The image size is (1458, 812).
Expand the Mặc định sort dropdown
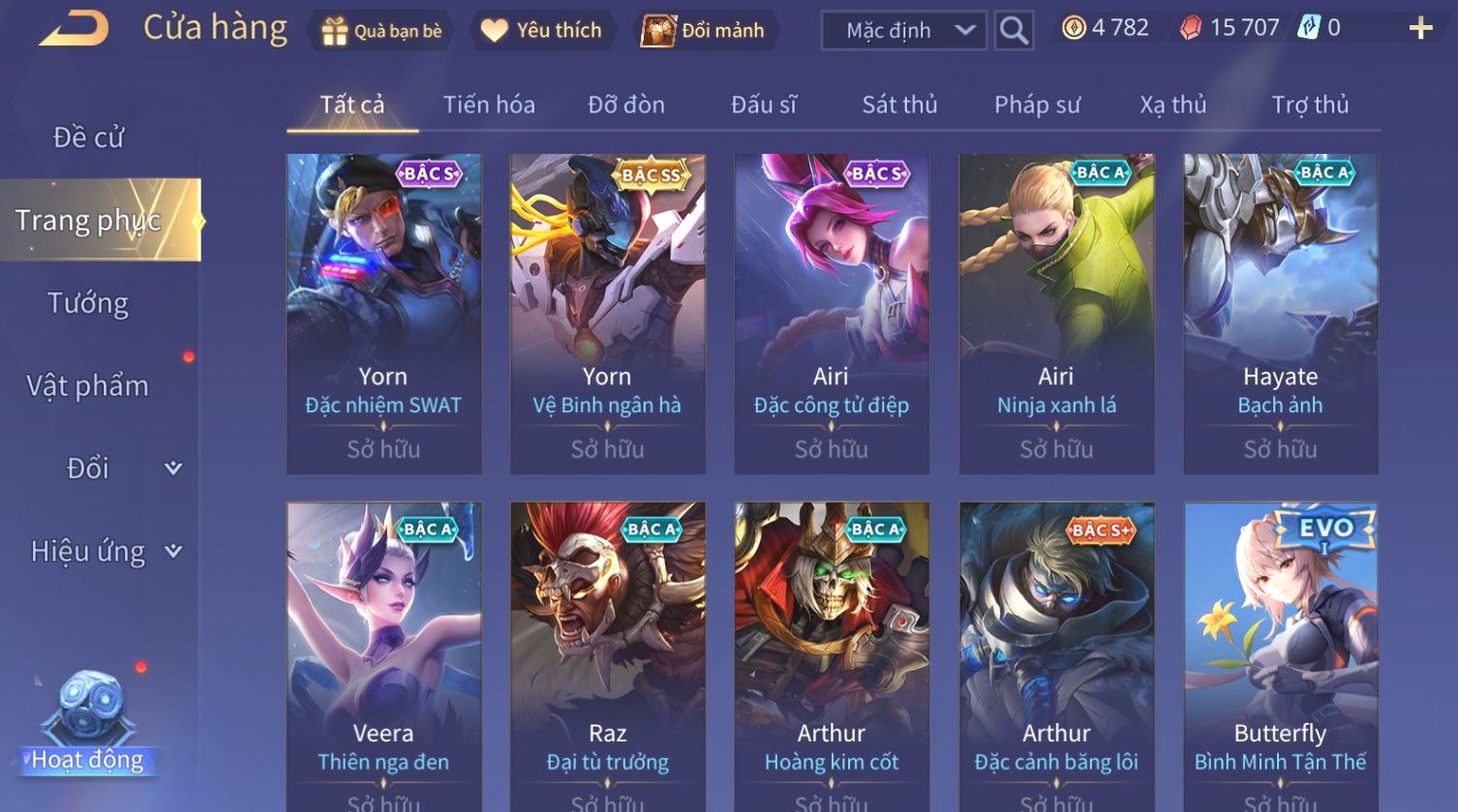pos(903,31)
